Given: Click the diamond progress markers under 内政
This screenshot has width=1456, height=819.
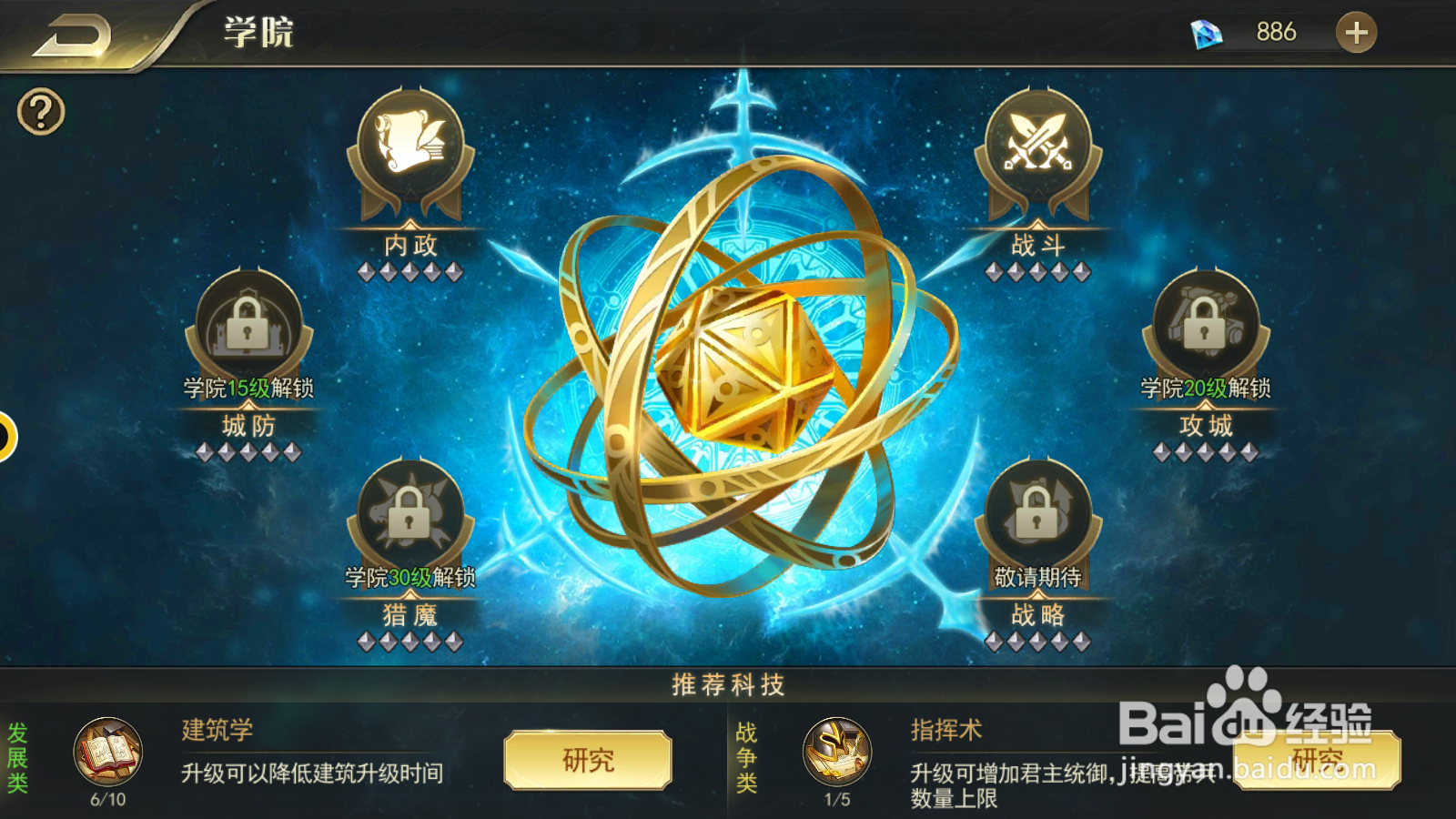Looking at the screenshot, I should pos(408,270).
